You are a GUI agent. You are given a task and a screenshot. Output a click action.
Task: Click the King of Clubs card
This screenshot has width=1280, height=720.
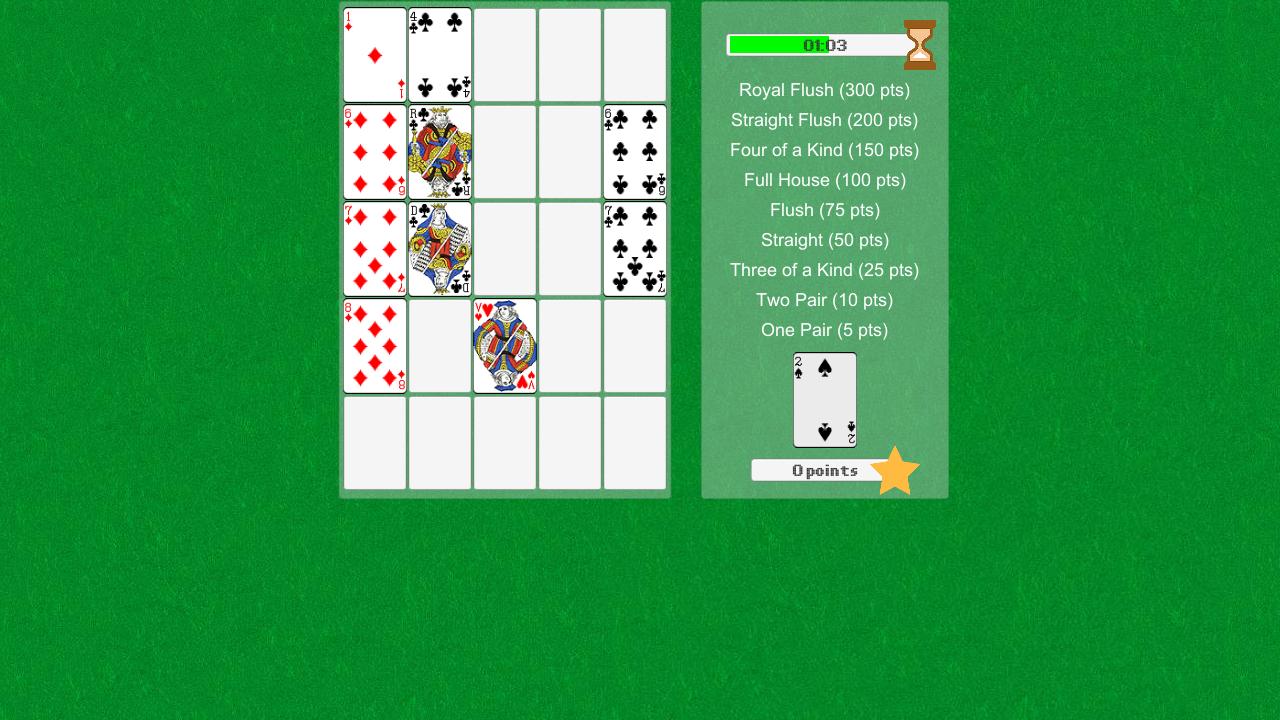point(440,151)
